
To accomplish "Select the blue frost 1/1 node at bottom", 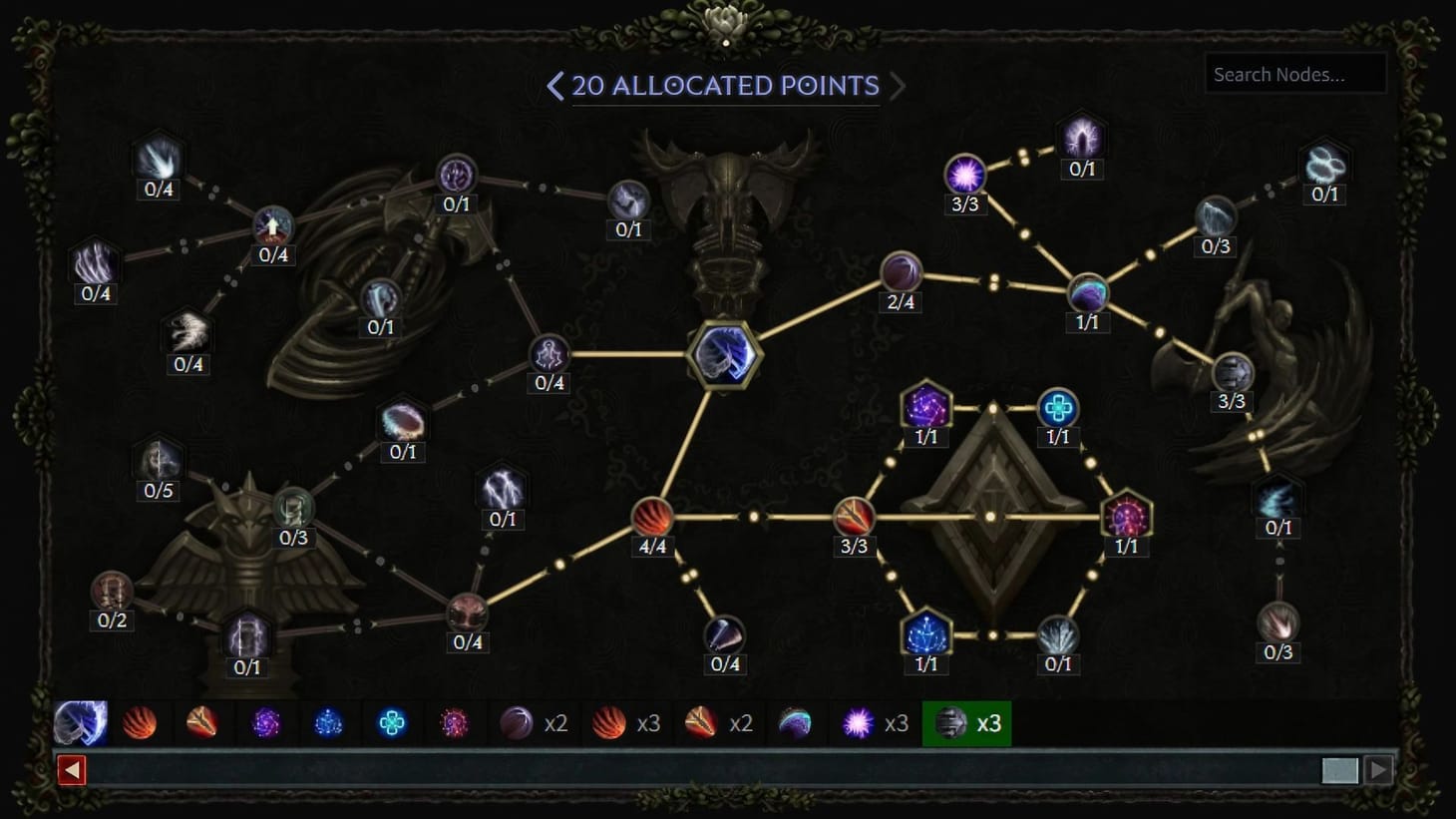I will point(925,631).
